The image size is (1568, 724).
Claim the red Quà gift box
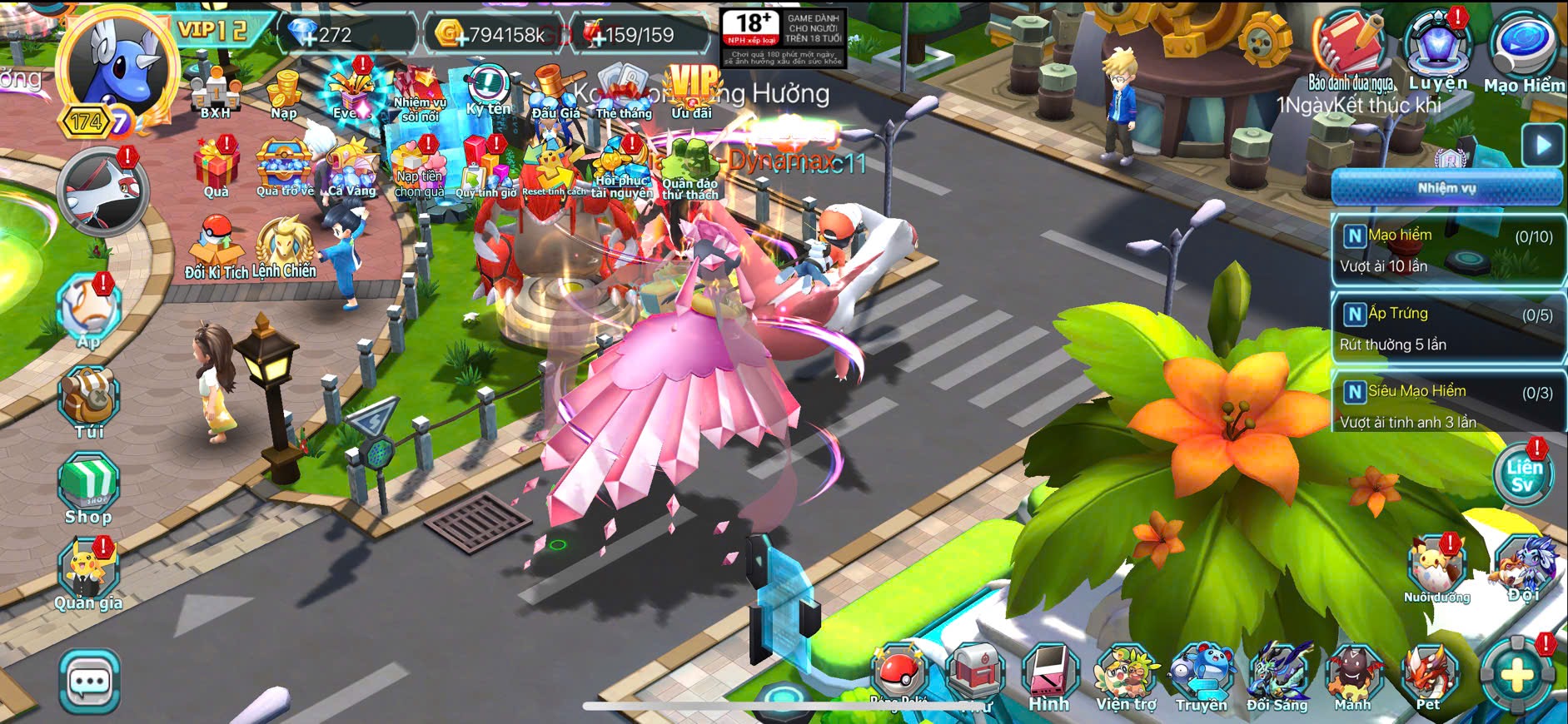(217, 166)
